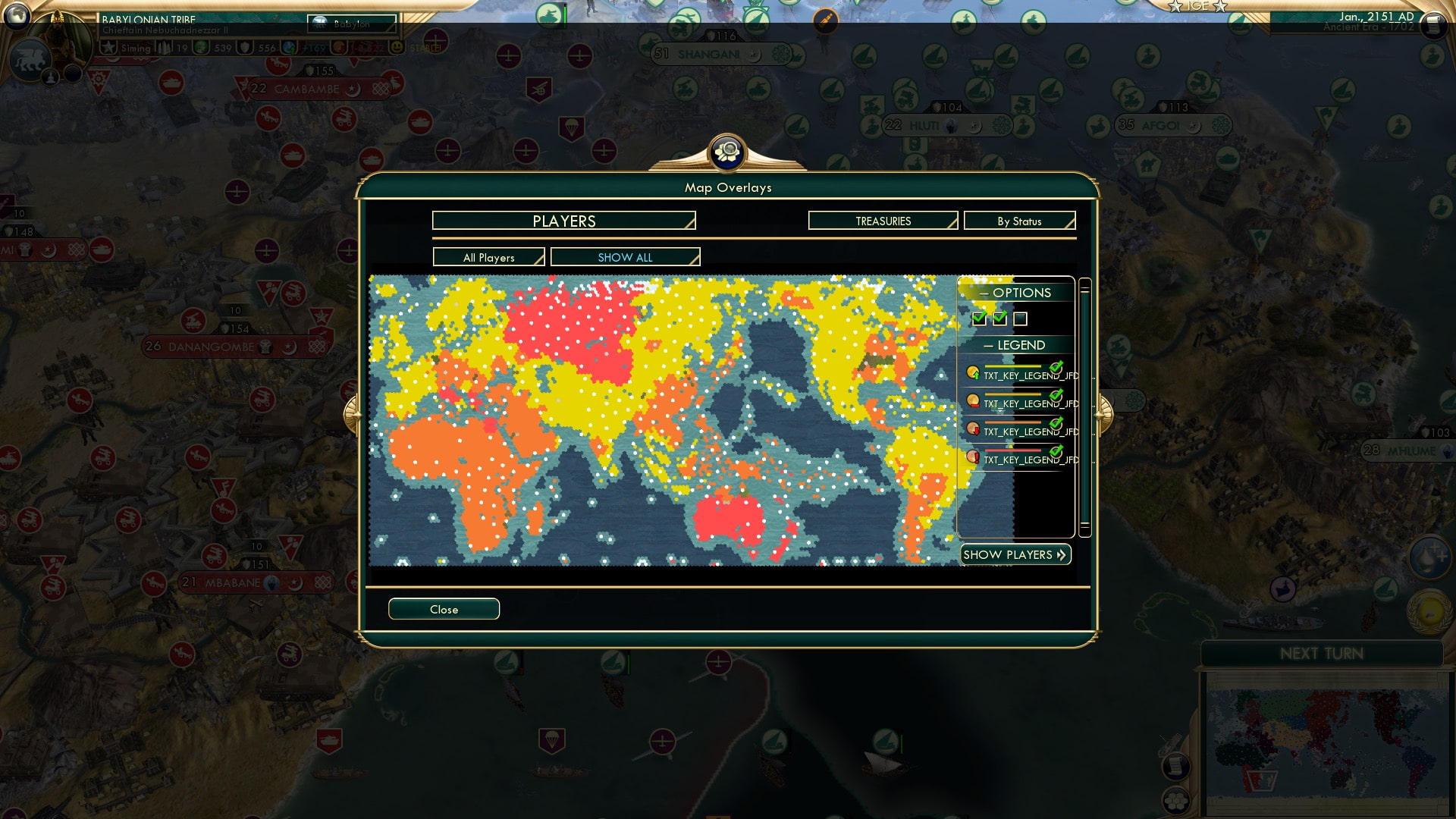Image resolution: width=1456 pixels, height=819 pixels.
Task: Open the PLAYERS dropdown
Action: 563,221
